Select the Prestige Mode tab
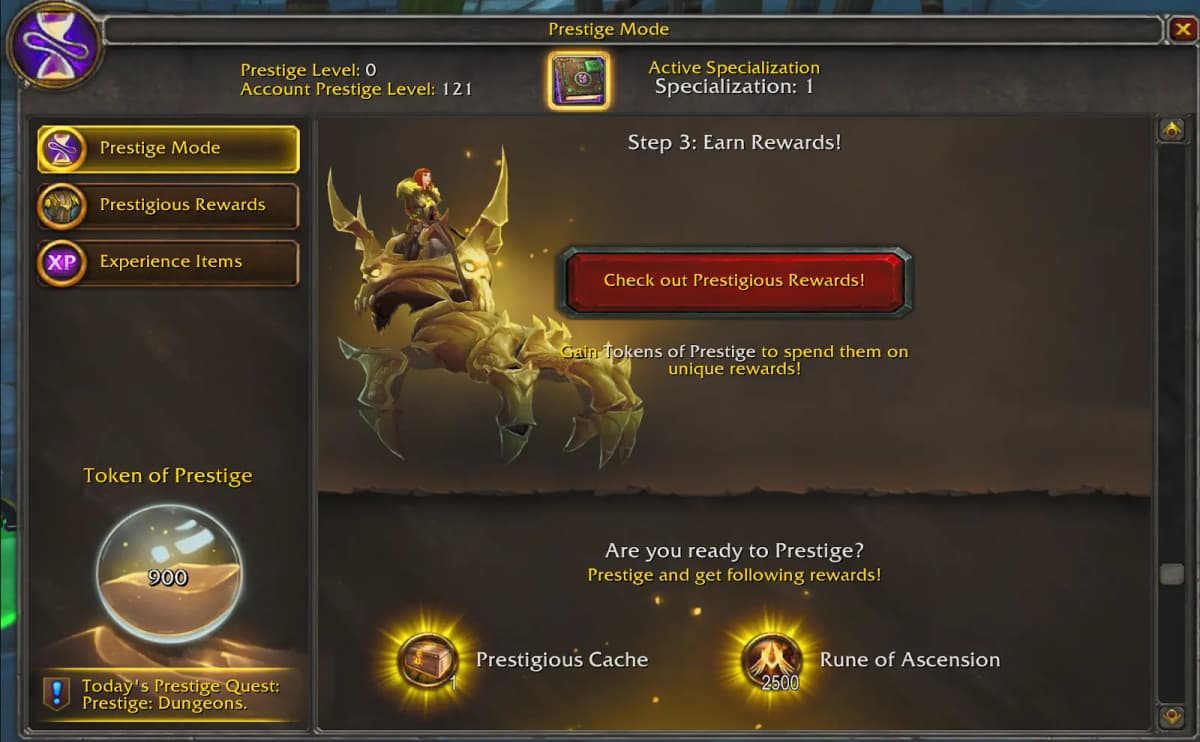This screenshot has width=1200, height=742. pyautogui.click(x=168, y=149)
